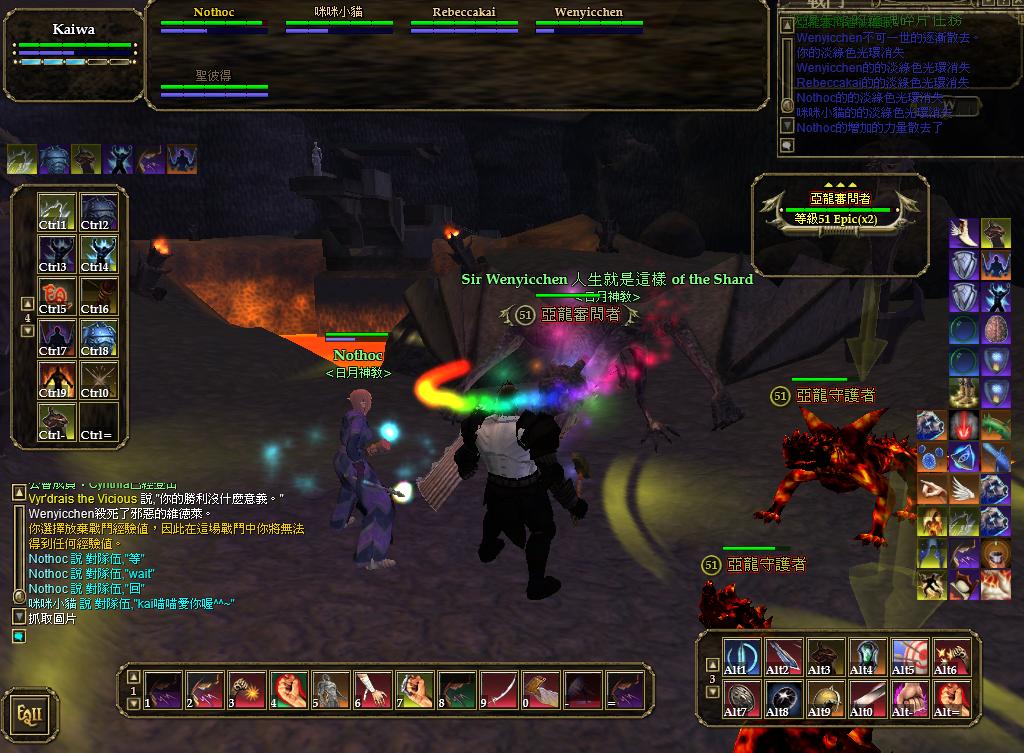Use the Alt= red fist ability
The image size is (1024, 753).
951,698
